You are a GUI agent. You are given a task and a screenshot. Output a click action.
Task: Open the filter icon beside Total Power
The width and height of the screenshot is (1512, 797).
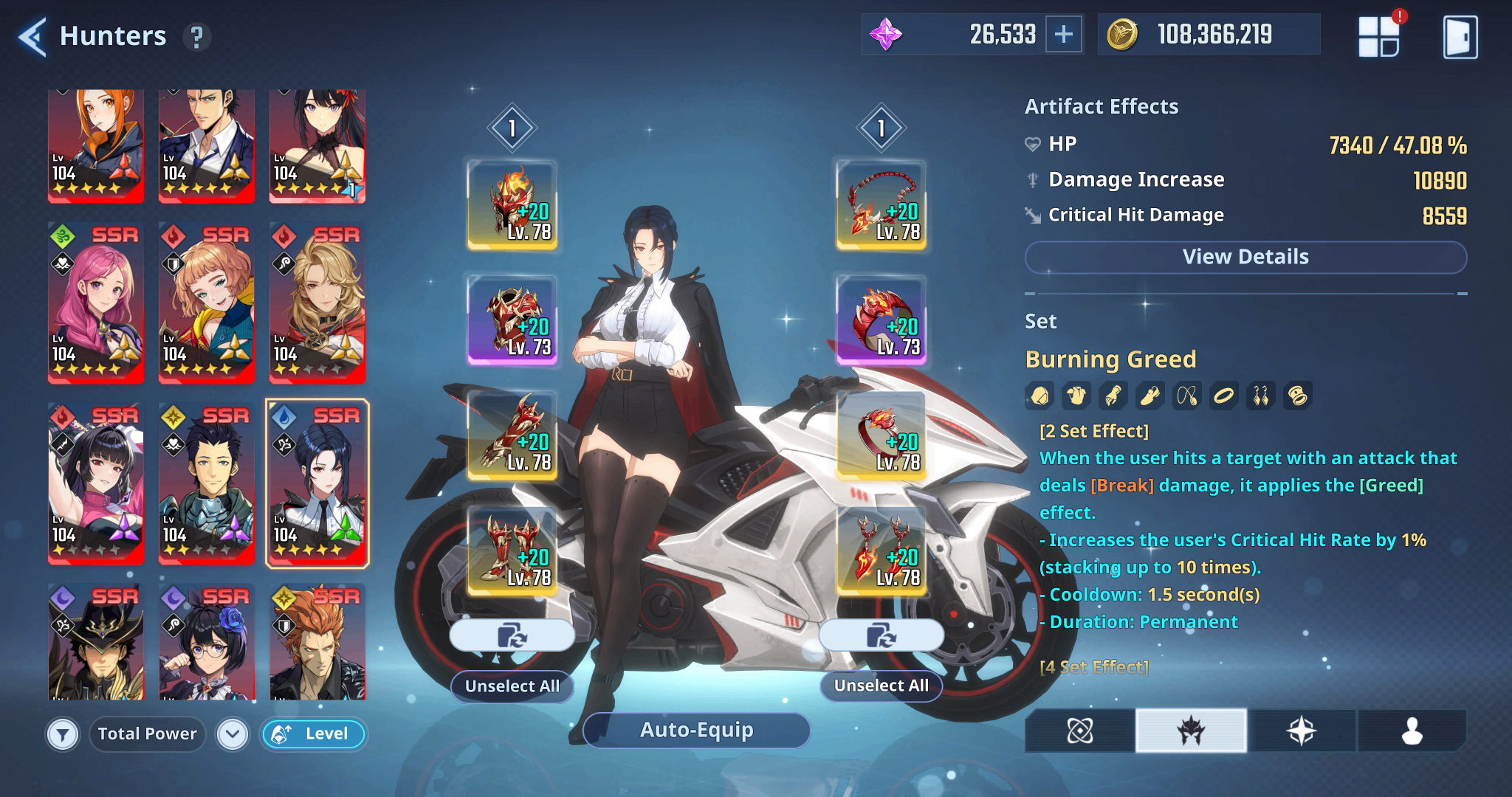[x=63, y=734]
